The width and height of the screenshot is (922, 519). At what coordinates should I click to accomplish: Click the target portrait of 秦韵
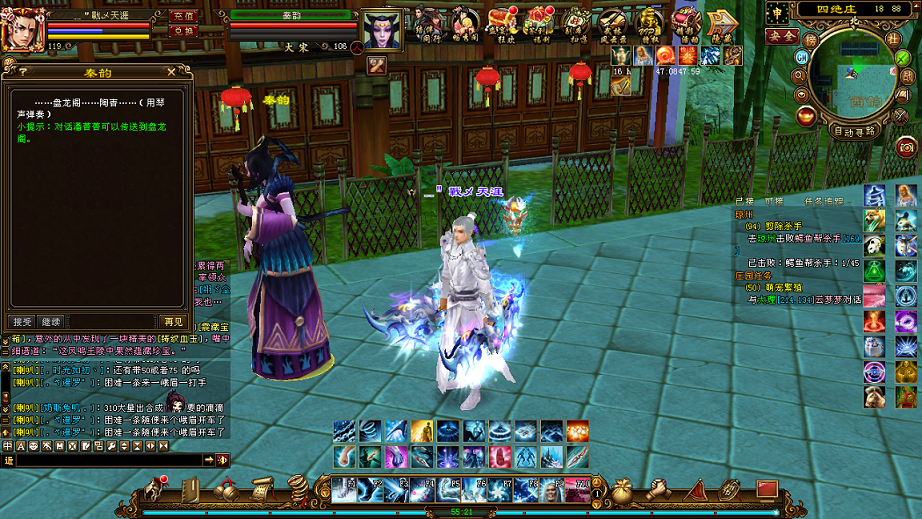click(381, 30)
